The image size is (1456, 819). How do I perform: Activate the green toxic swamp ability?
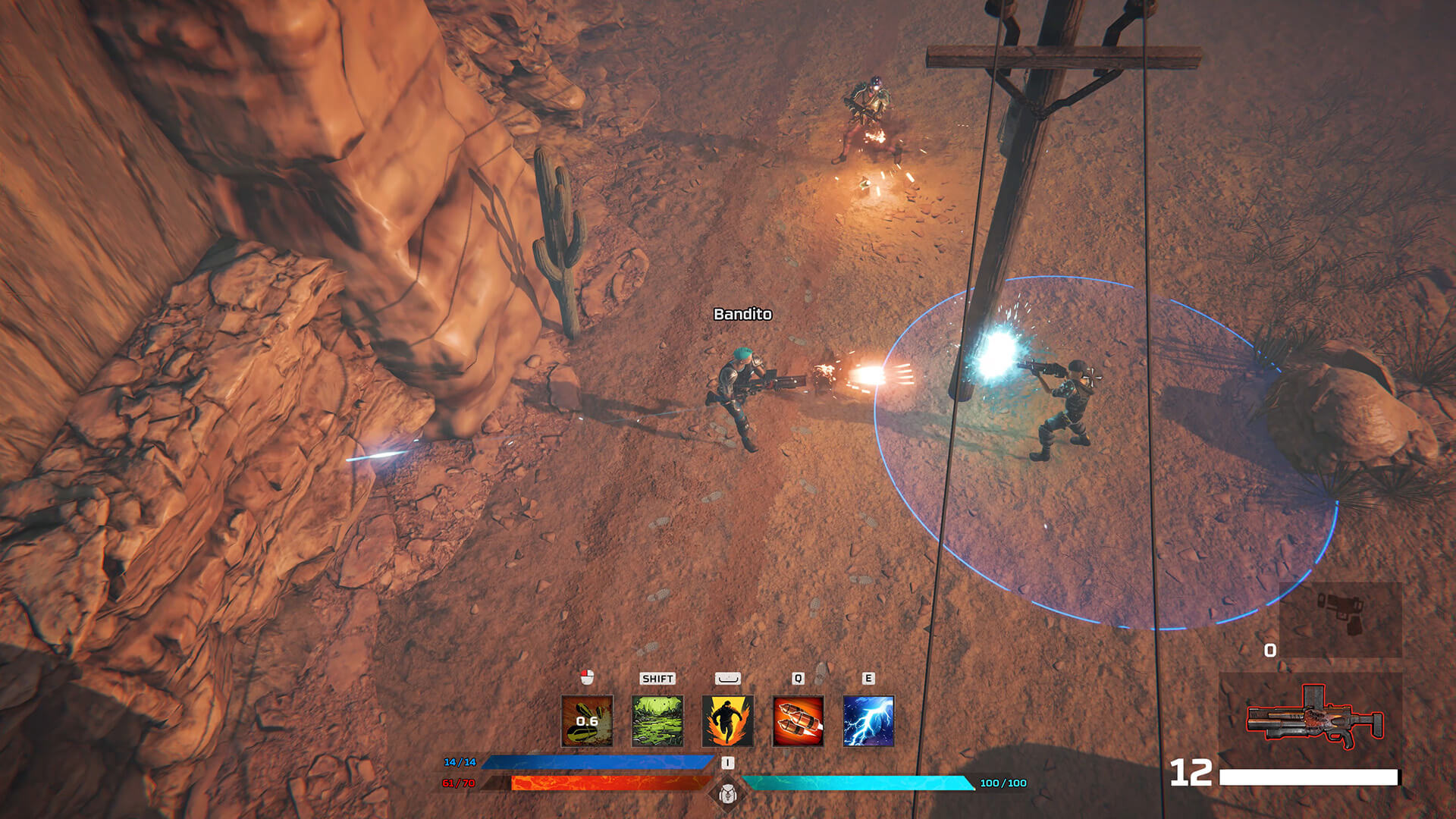click(x=657, y=720)
